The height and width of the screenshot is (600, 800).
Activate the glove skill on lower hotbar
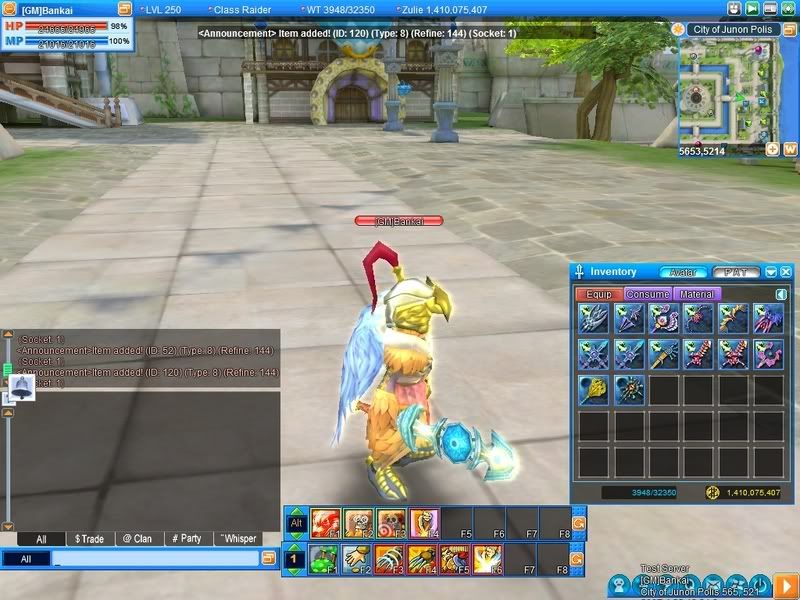pos(358,559)
